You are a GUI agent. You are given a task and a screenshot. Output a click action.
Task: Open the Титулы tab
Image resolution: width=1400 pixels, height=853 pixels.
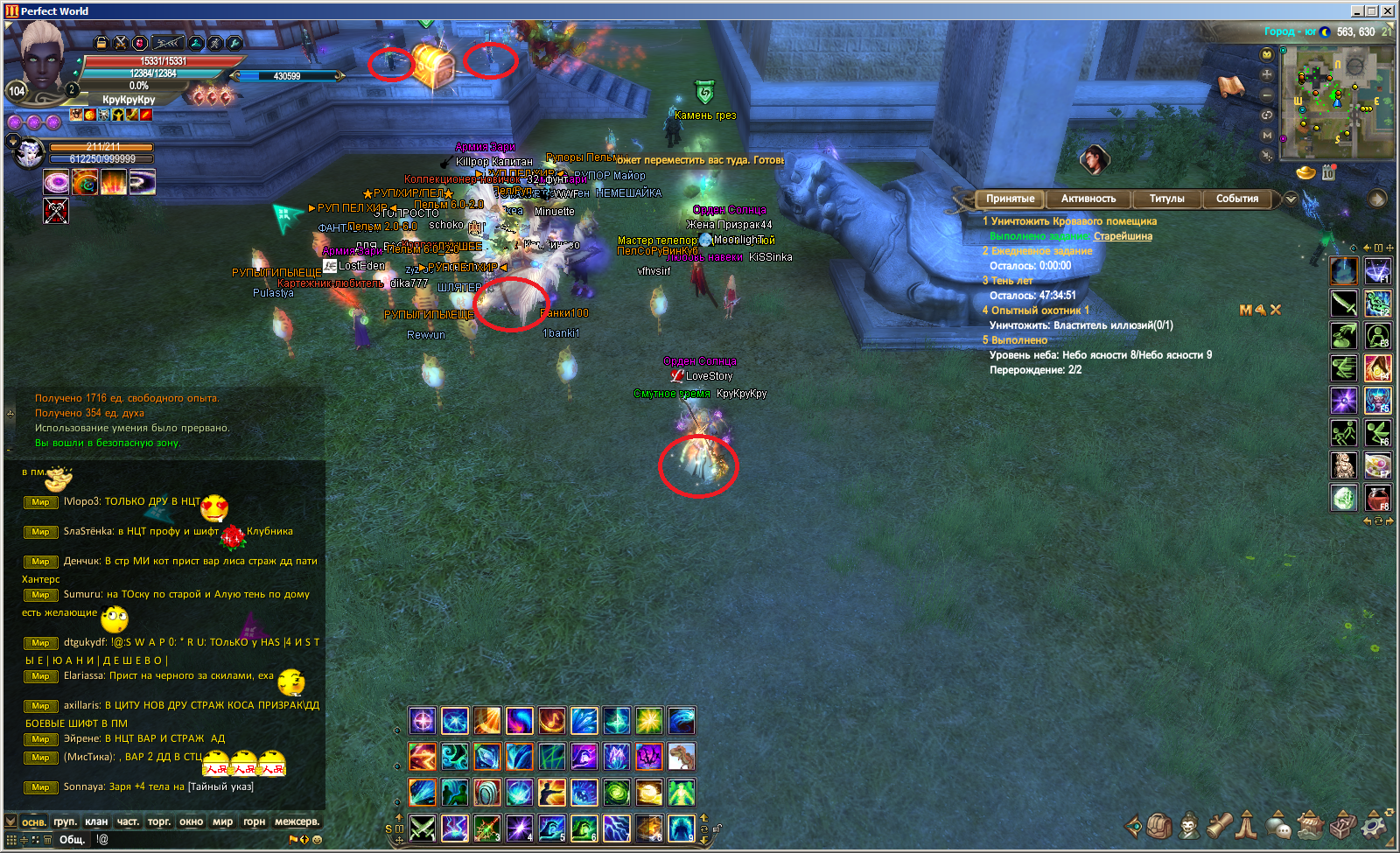point(1166,199)
